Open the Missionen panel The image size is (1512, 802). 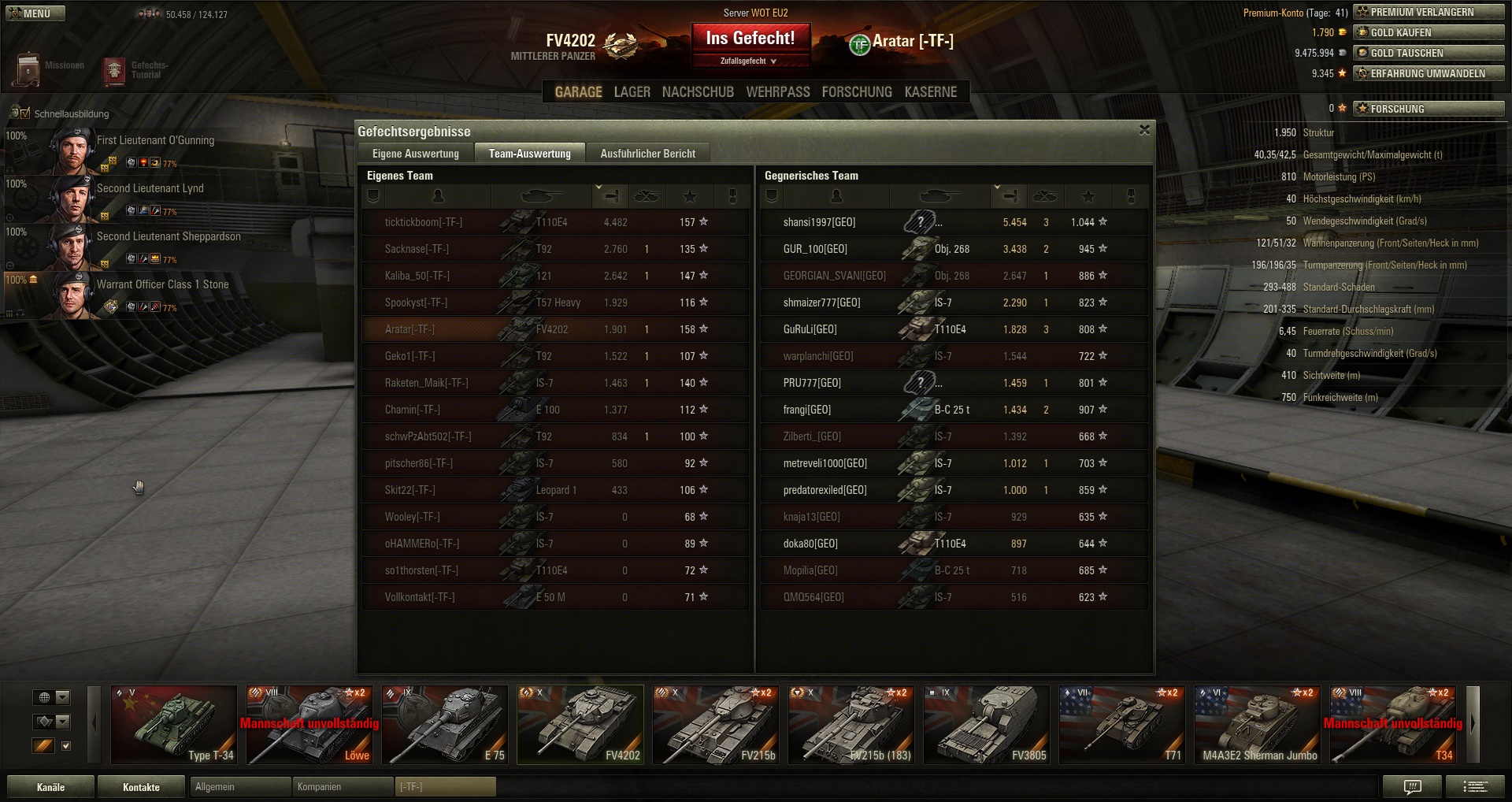[x=47, y=68]
